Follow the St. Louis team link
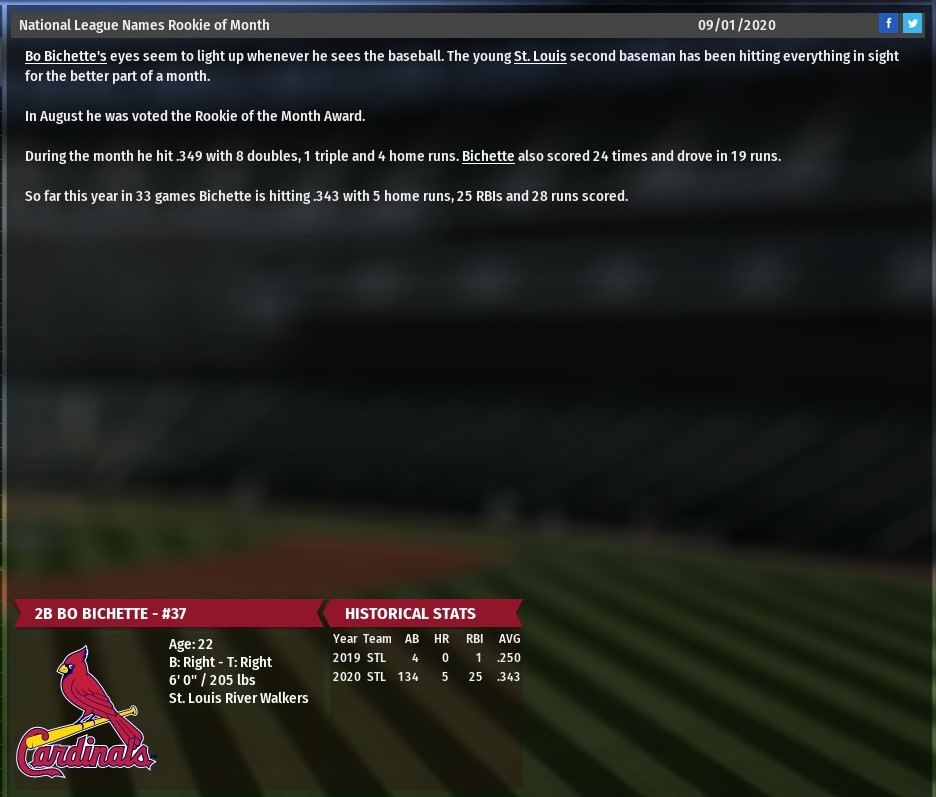The image size is (936, 797). click(540, 56)
